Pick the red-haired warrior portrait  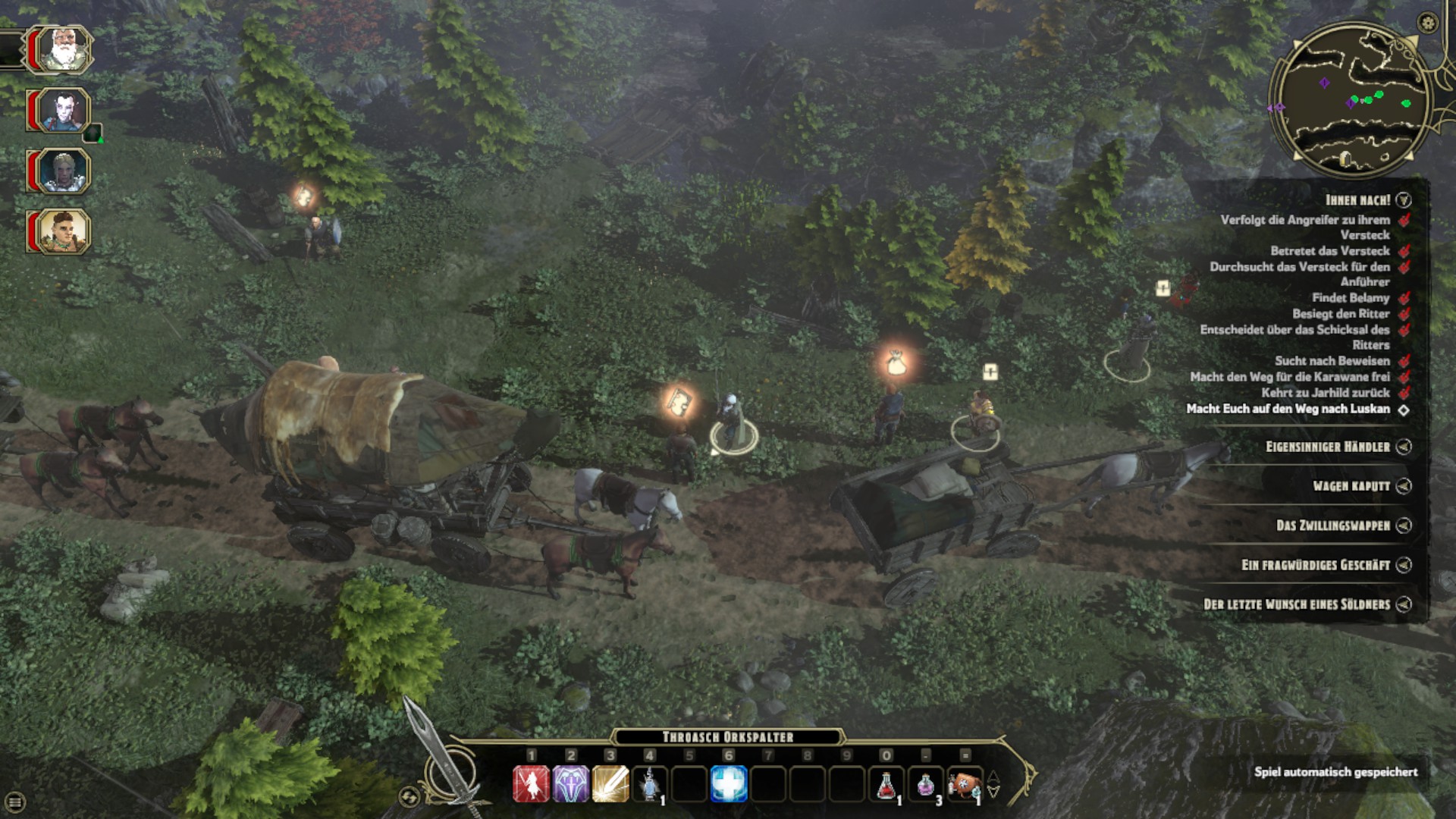click(x=63, y=232)
